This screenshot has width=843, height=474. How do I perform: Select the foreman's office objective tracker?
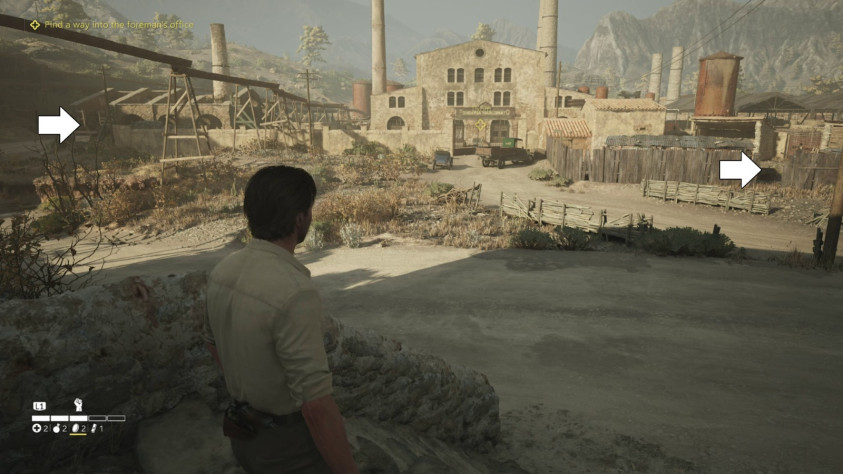(x=112, y=24)
